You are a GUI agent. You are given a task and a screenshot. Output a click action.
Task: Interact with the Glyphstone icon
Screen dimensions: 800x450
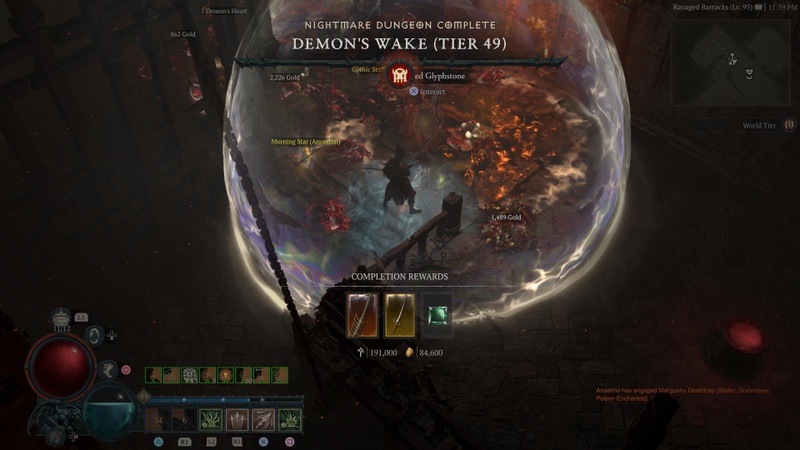(400, 74)
